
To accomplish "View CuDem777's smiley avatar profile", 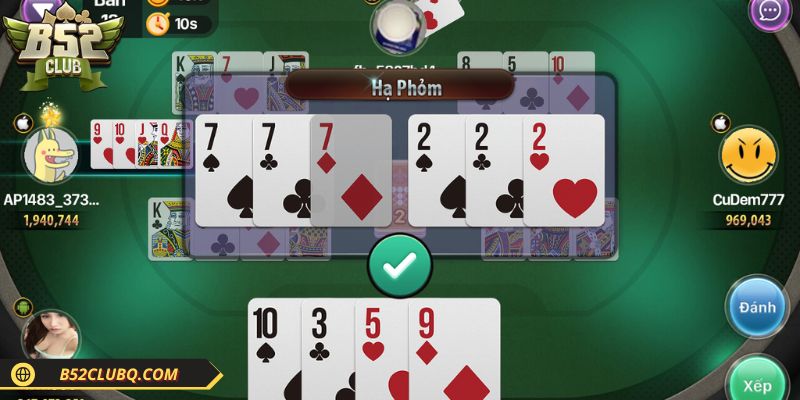I will [748, 155].
